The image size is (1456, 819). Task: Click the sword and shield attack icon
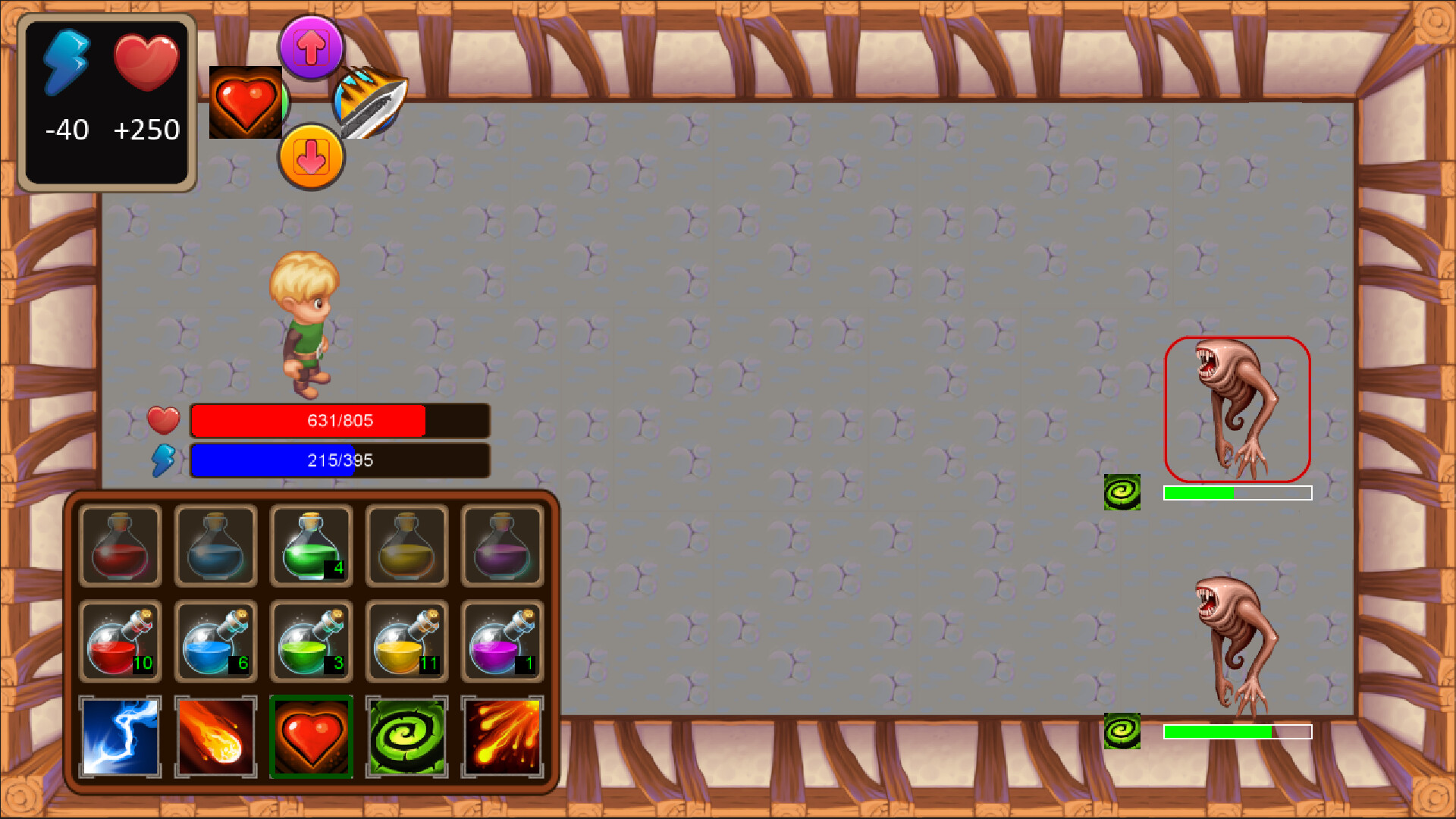pos(369,102)
